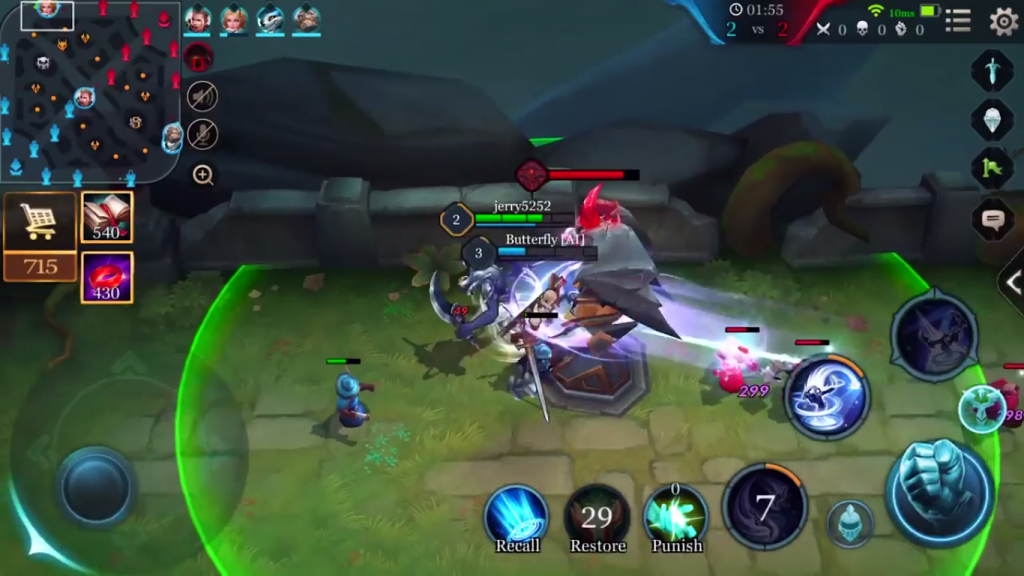Open the settings gear
Screen dimensions: 1024x576
pyautogui.click(x=1002, y=21)
